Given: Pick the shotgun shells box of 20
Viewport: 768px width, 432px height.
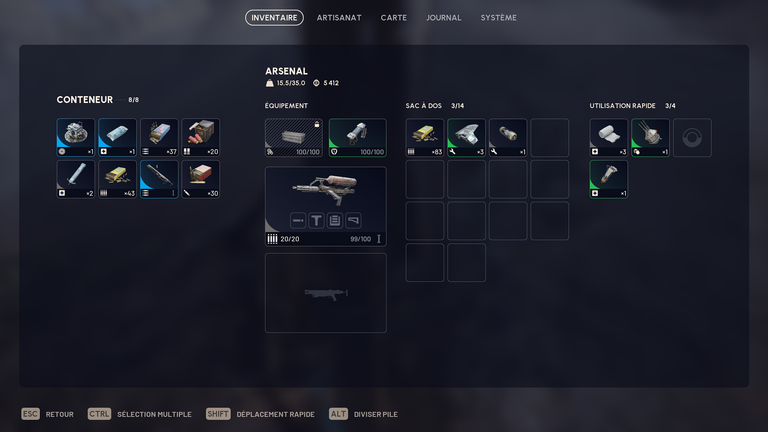Looking at the screenshot, I should [x=201, y=138].
